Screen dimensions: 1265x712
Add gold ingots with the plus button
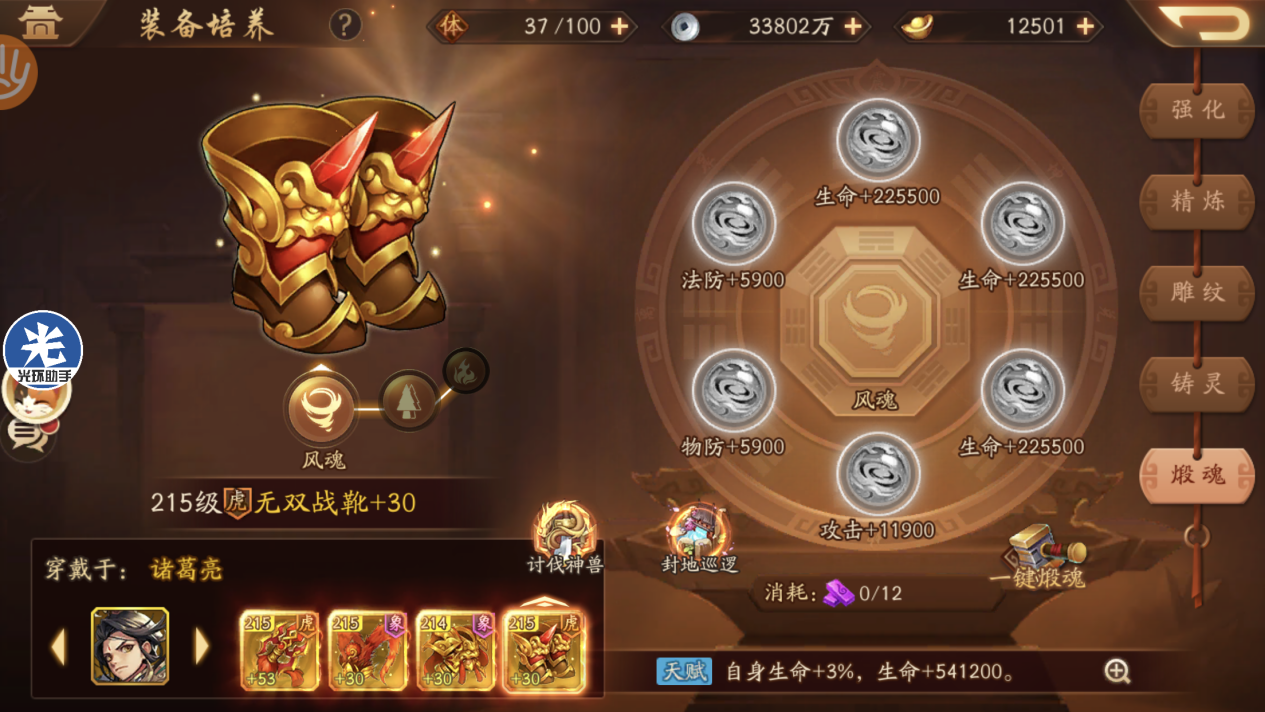coord(1085,27)
